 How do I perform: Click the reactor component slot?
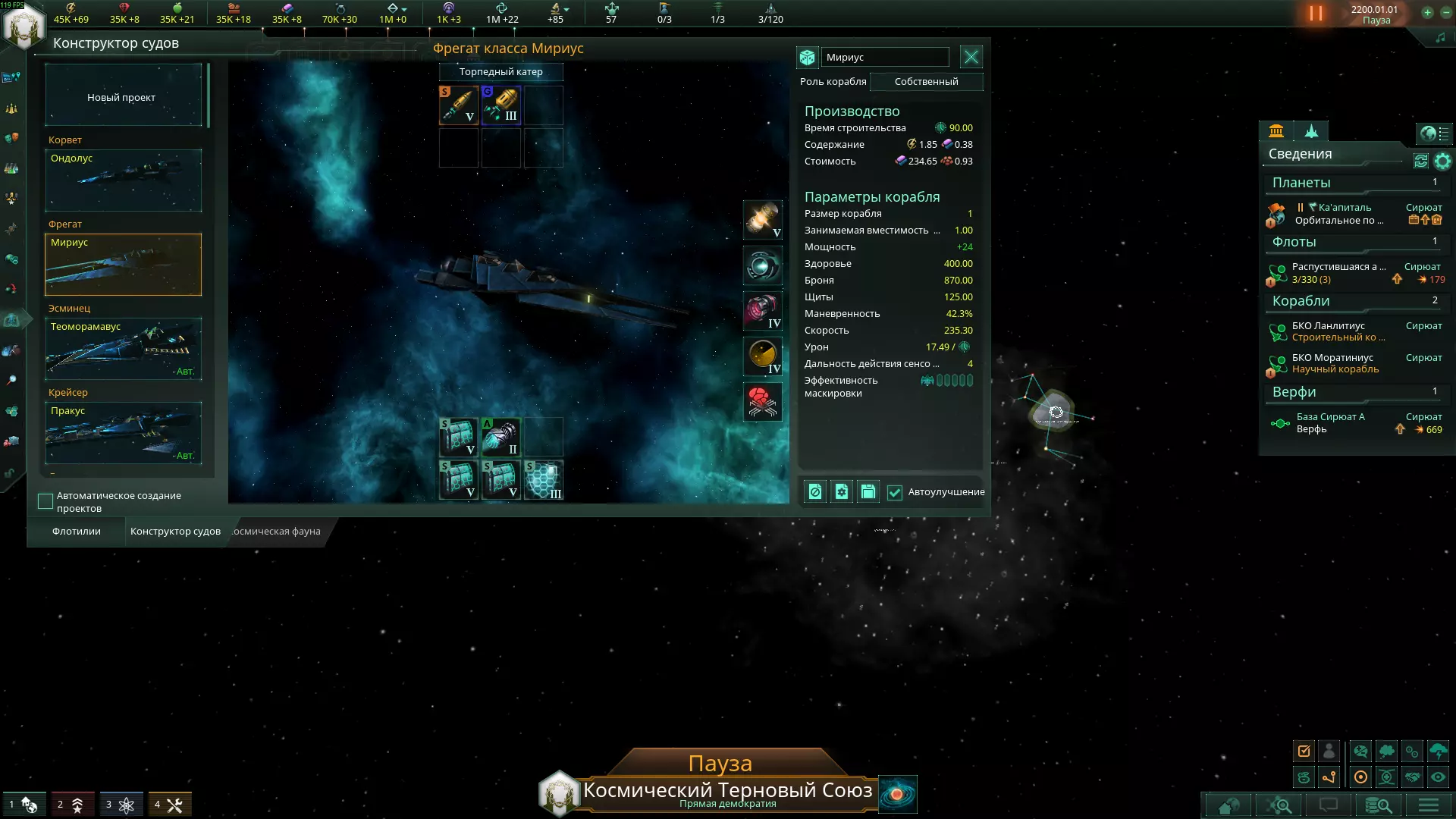tap(762, 220)
